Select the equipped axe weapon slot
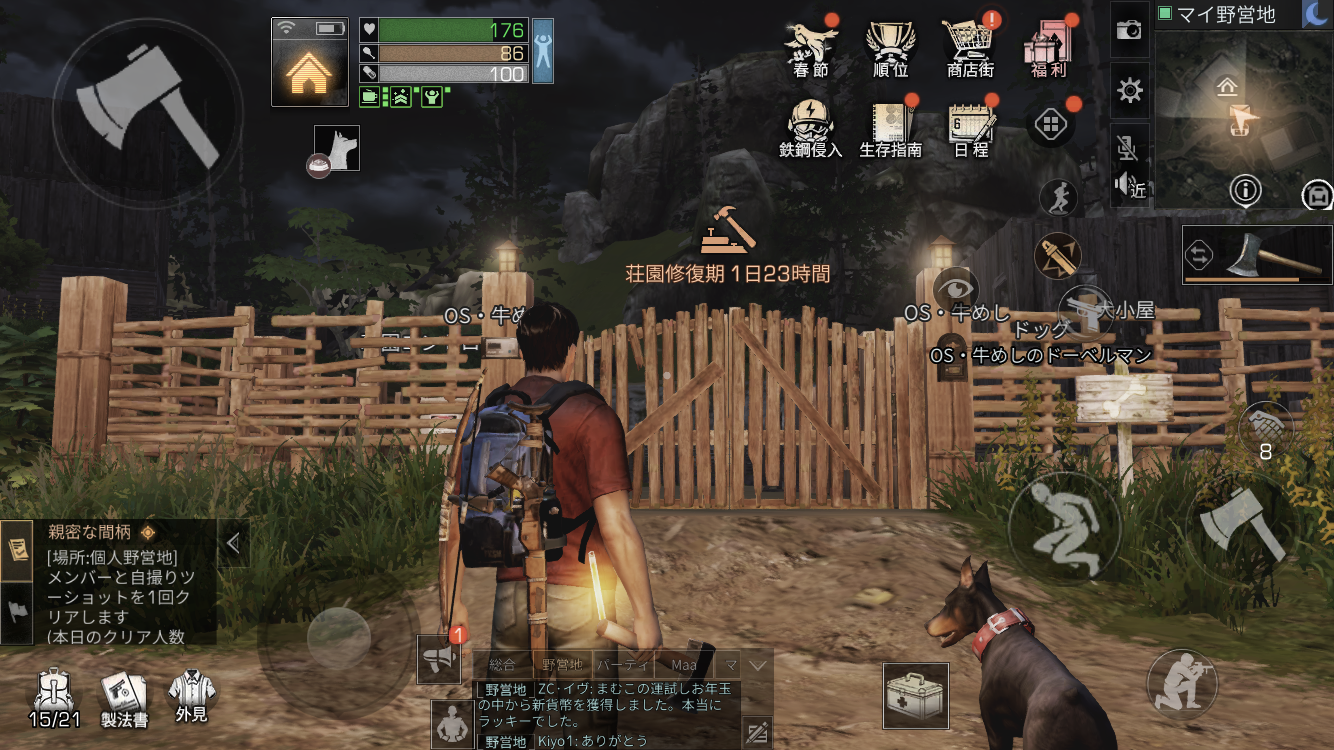The width and height of the screenshot is (1334, 750). point(1257,255)
